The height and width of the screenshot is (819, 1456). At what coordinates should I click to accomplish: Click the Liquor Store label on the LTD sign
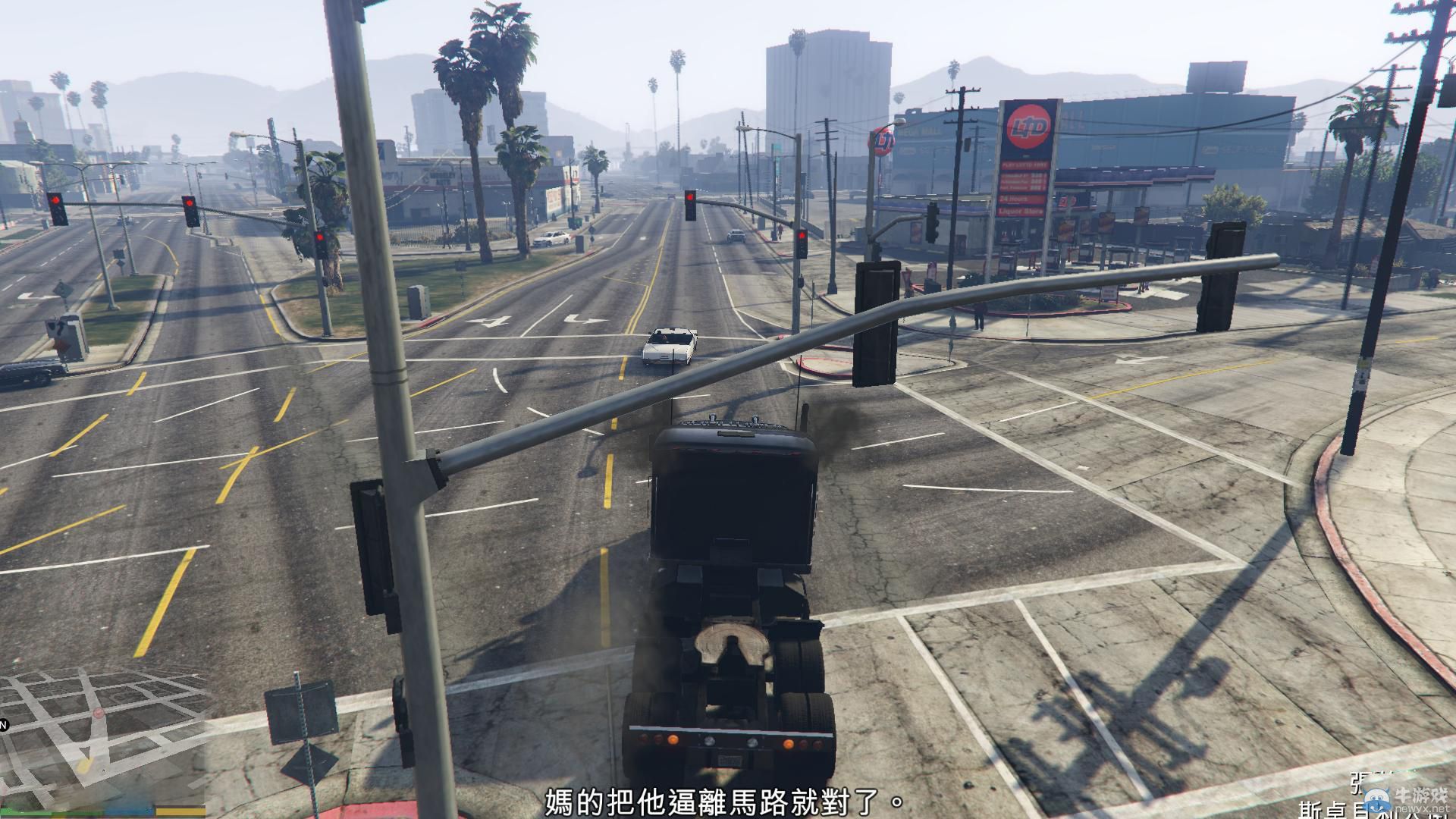[x=1021, y=211]
